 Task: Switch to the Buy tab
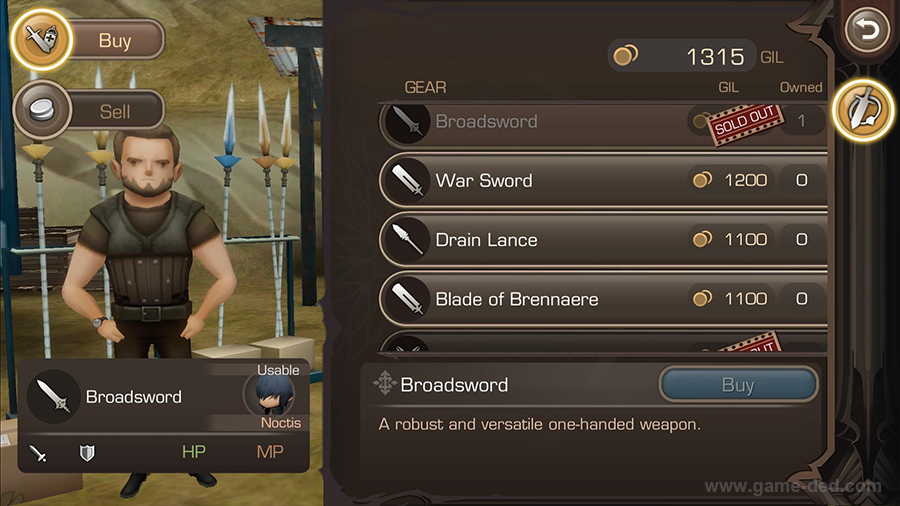(90, 41)
